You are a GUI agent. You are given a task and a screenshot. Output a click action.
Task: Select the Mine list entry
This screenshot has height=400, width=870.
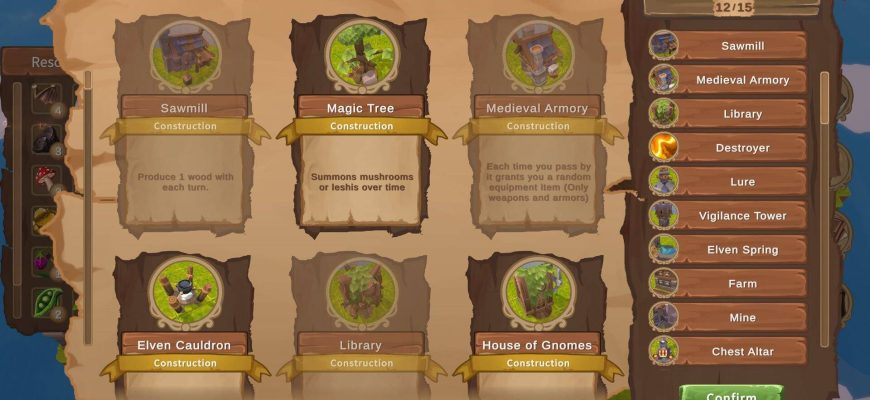(x=741, y=318)
